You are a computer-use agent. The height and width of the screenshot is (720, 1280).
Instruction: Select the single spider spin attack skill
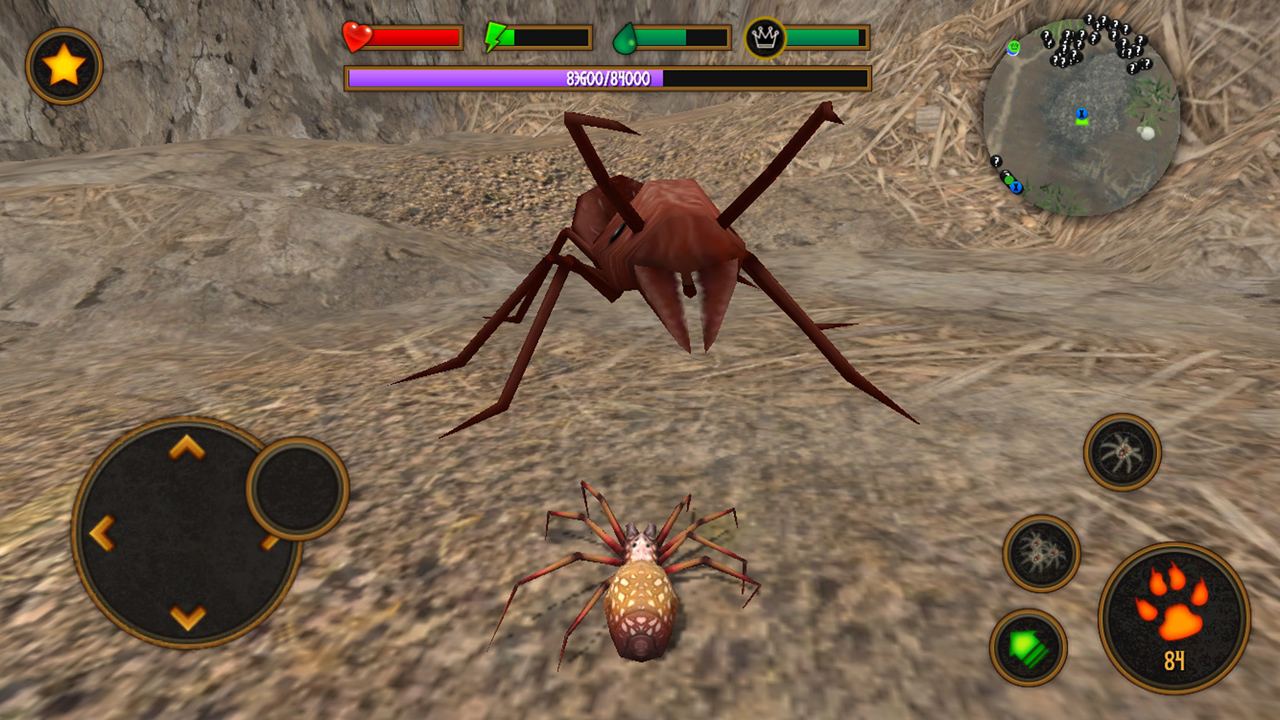coord(1123,451)
